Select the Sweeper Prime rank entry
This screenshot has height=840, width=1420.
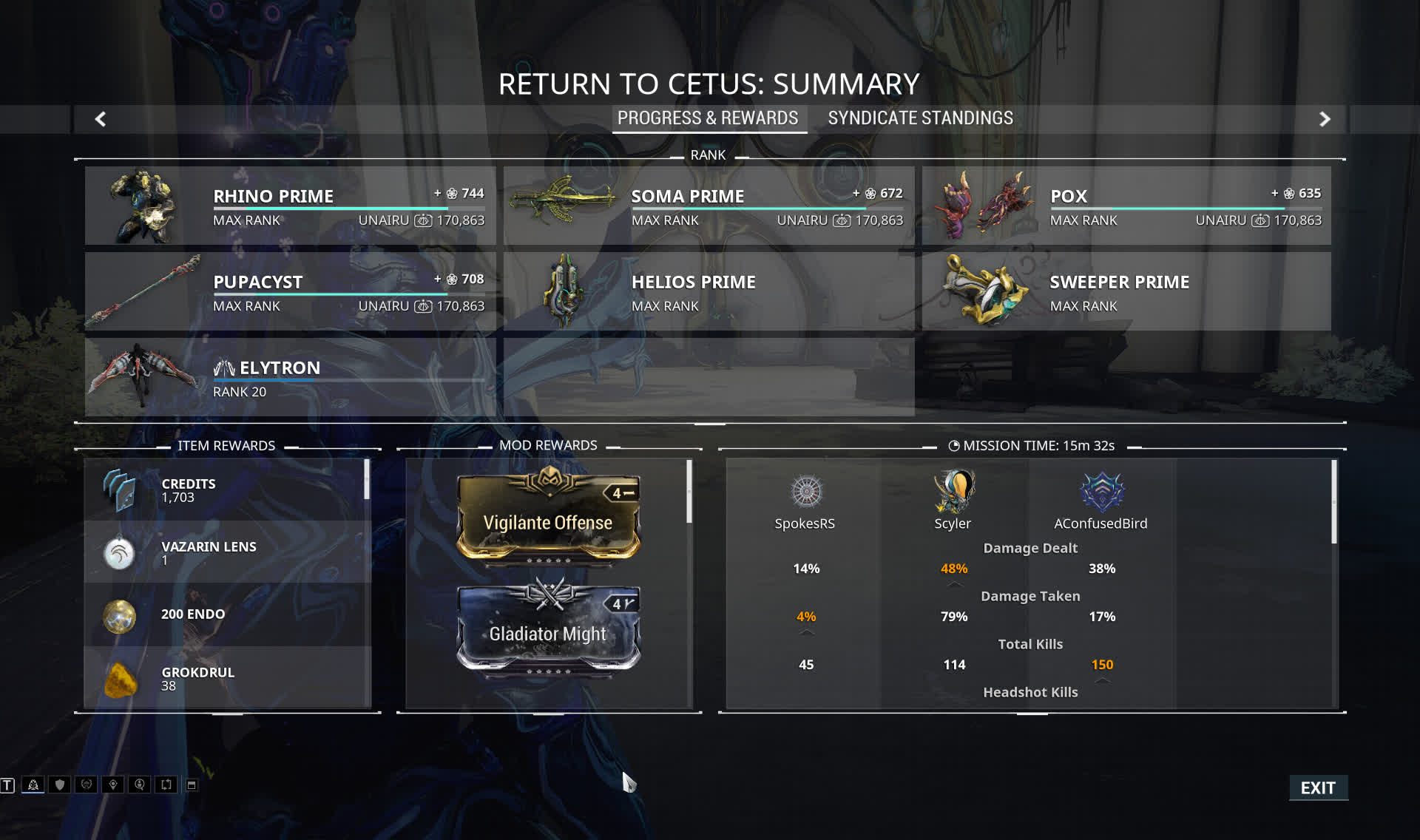click(1126, 291)
